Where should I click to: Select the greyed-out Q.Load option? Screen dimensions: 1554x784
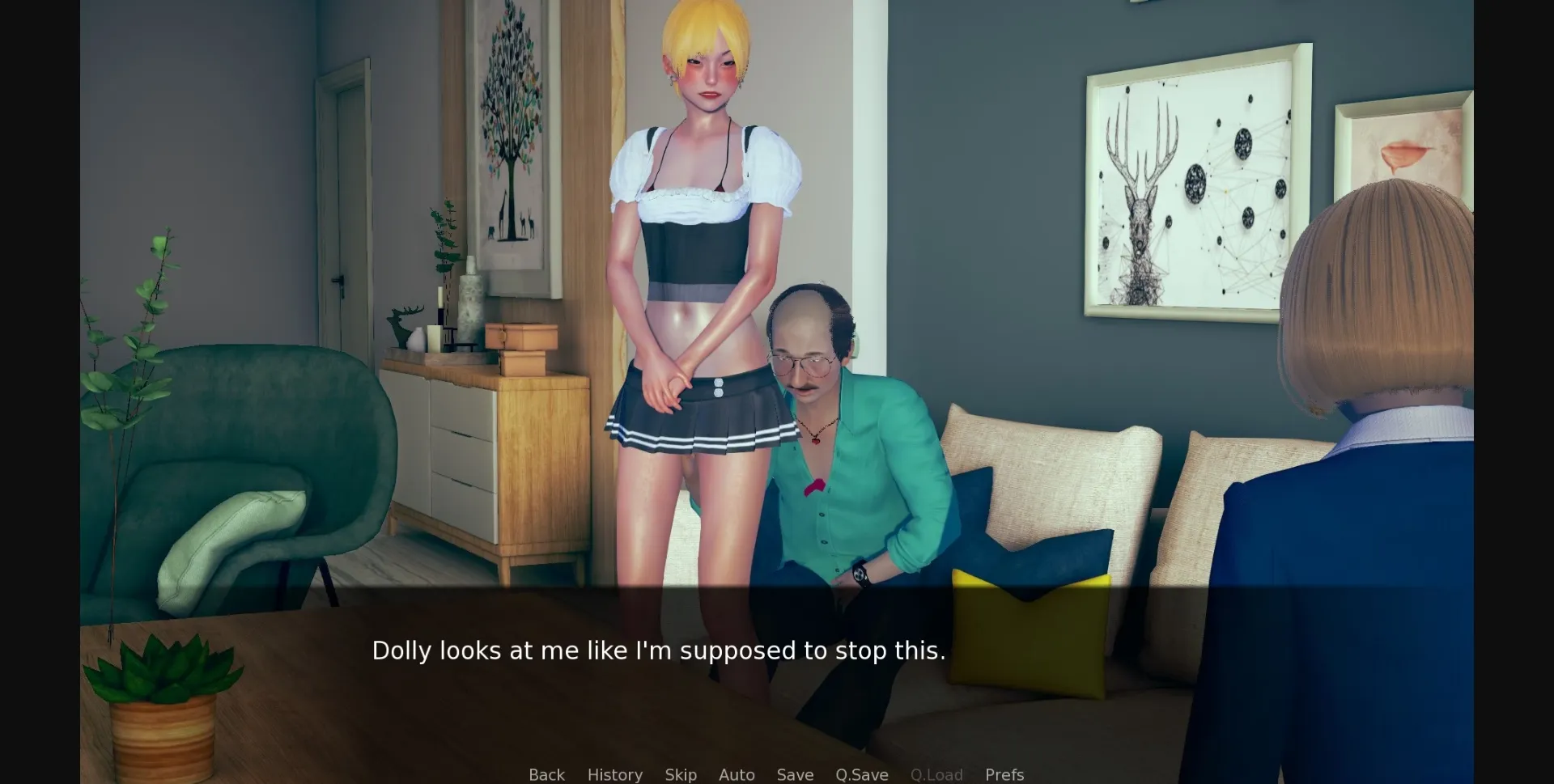coord(936,774)
